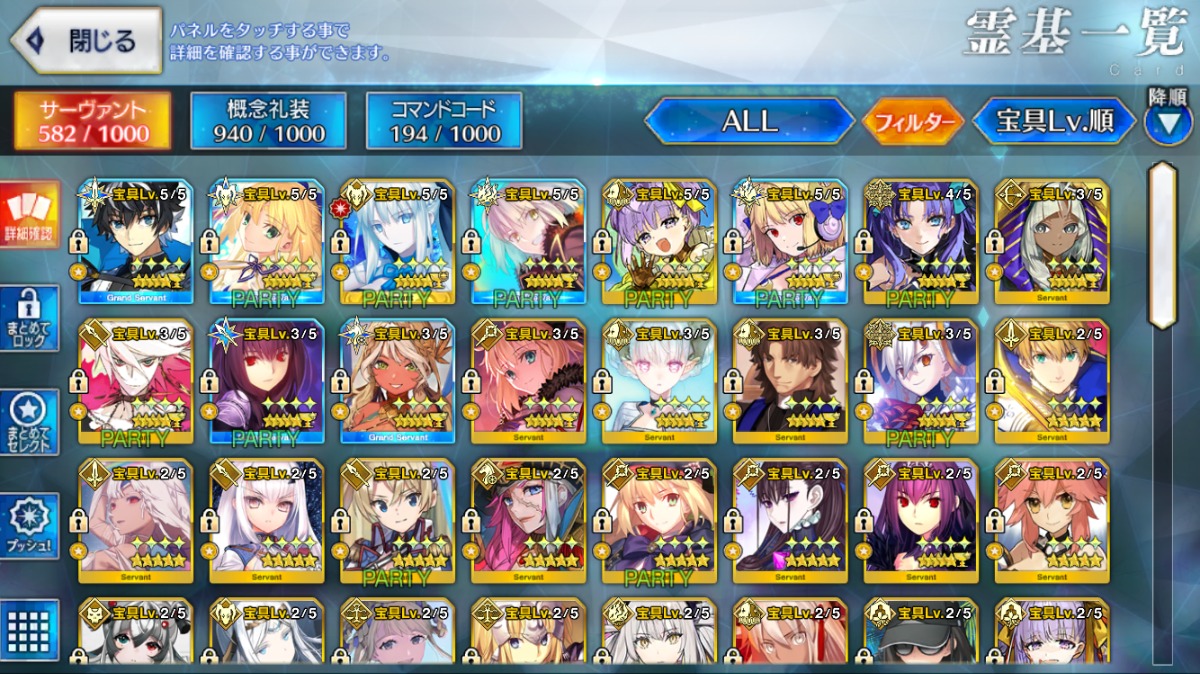Open the 概念礼装 tab

(x=266, y=122)
